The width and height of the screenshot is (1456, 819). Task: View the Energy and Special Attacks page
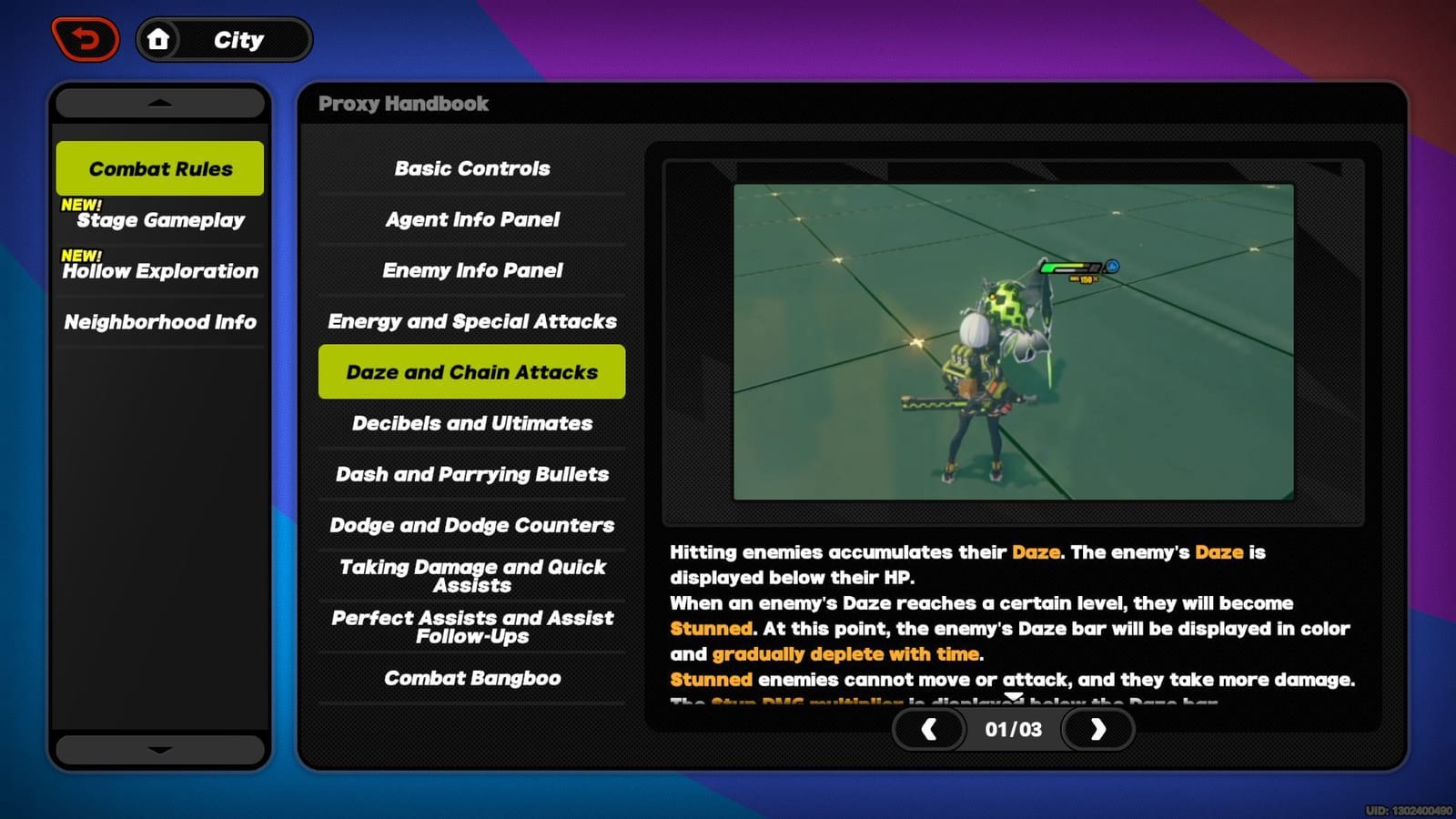(471, 321)
